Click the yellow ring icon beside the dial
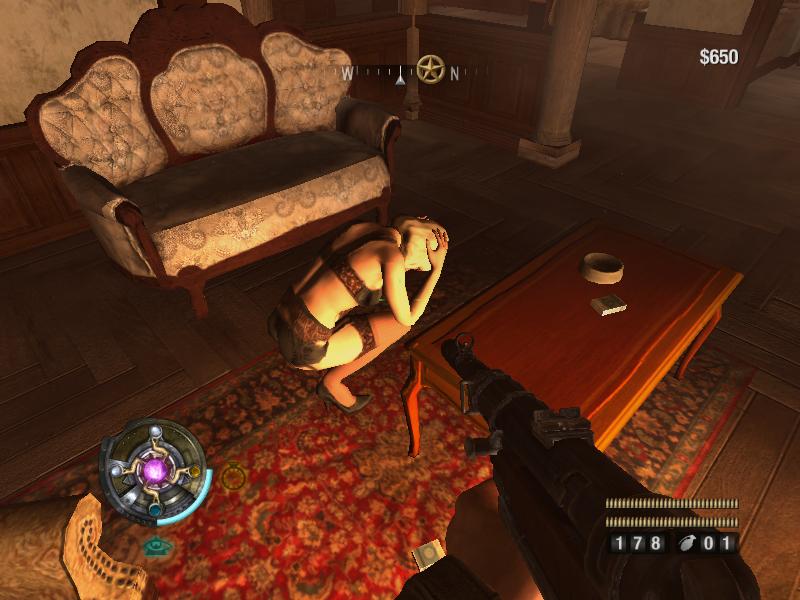The width and height of the screenshot is (800, 600). pos(233,477)
